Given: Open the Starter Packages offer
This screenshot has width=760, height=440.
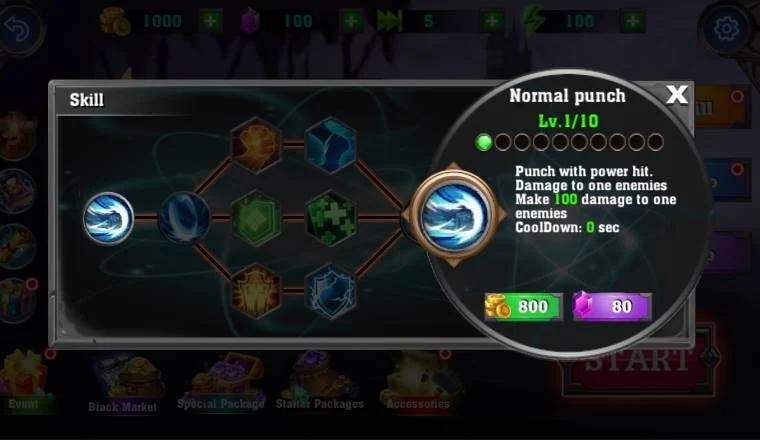Looking at the screenshot, I should pyautogui.click(x=319, y=382).
